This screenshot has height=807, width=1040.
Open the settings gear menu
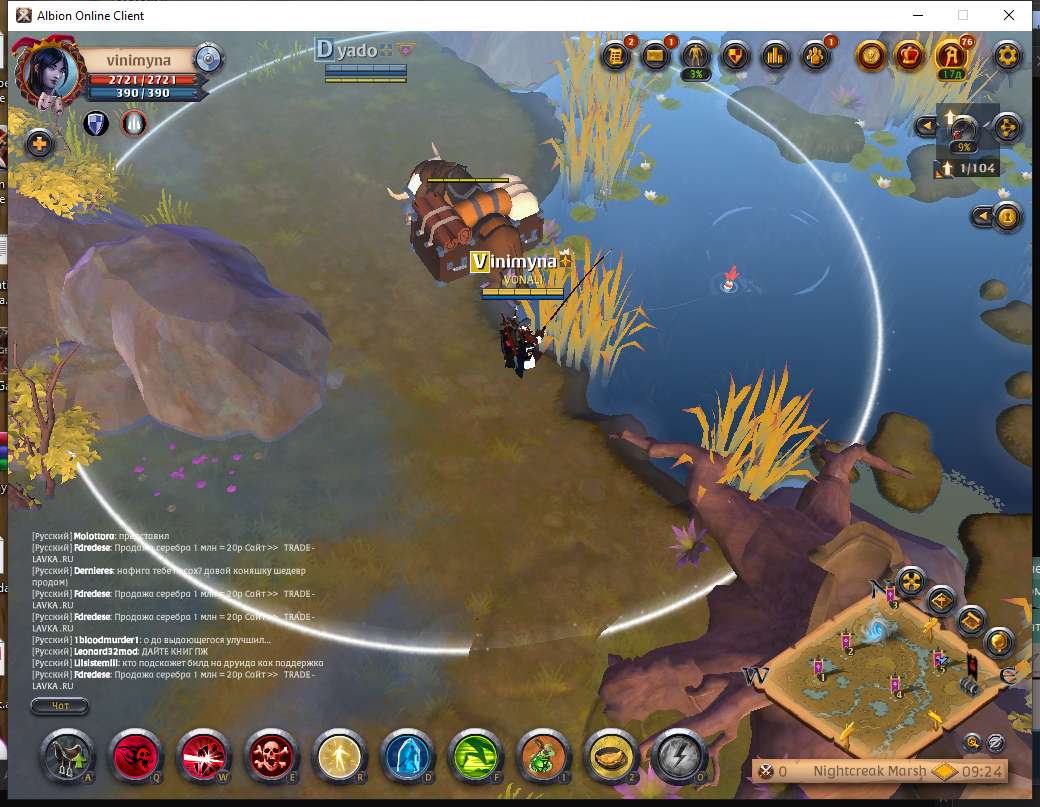tap(1007, 56)
